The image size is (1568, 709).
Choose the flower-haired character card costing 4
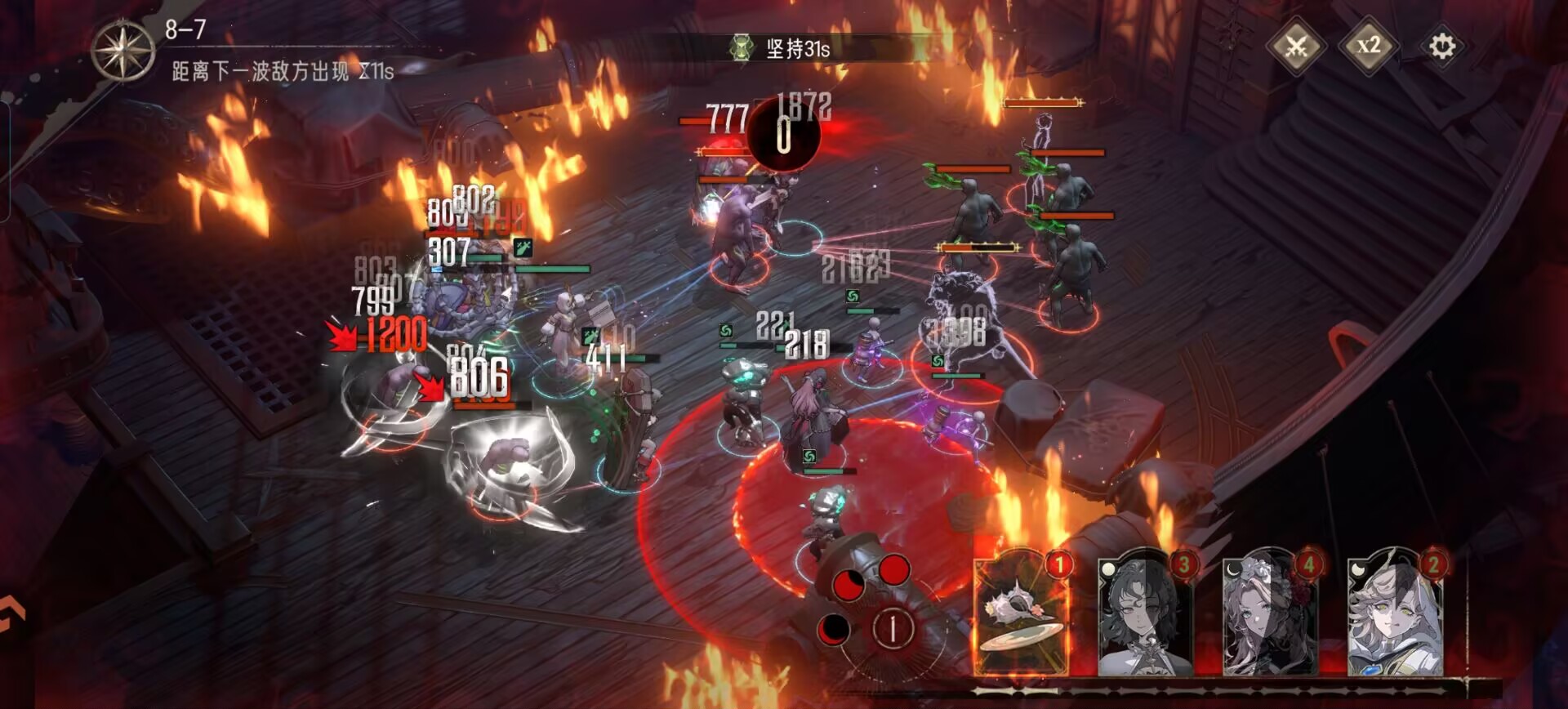point(1269,617)
